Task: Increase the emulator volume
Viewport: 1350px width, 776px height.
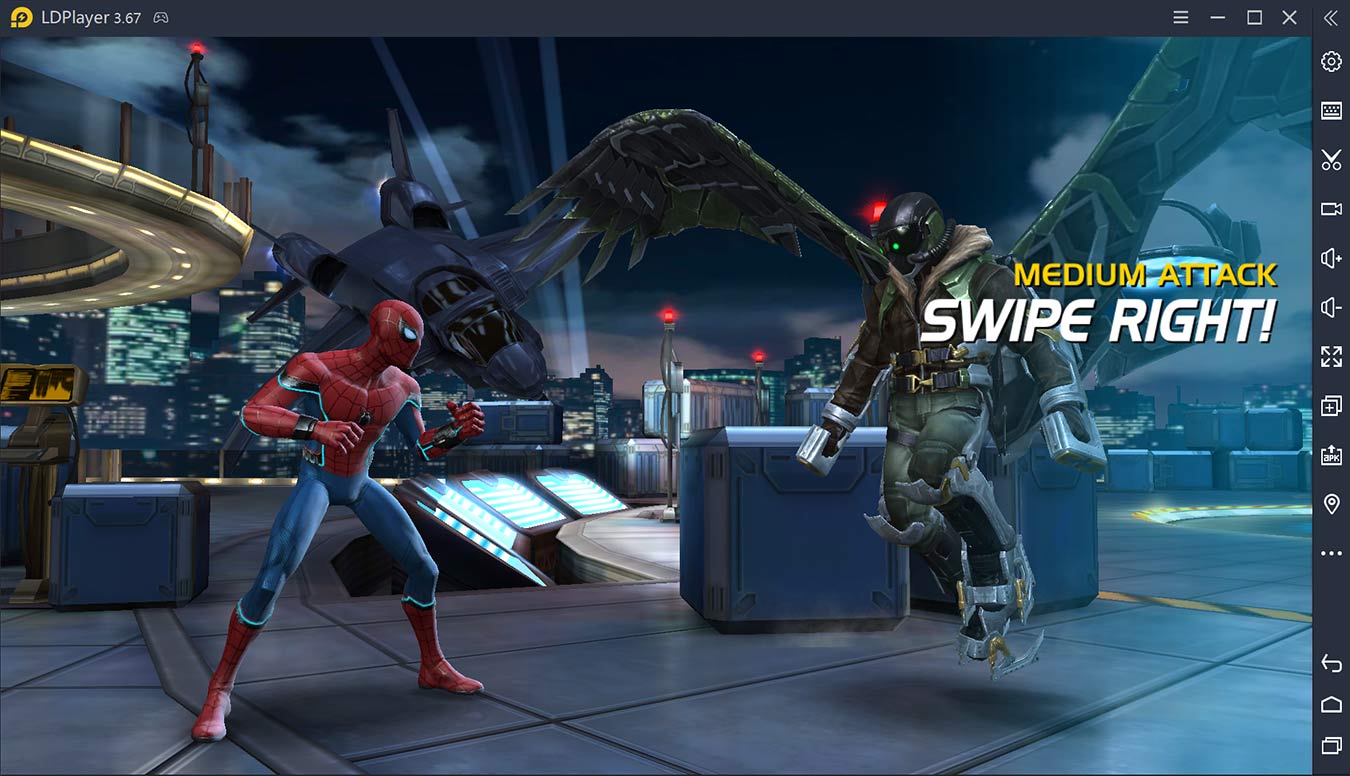Action: (1330, 257)
